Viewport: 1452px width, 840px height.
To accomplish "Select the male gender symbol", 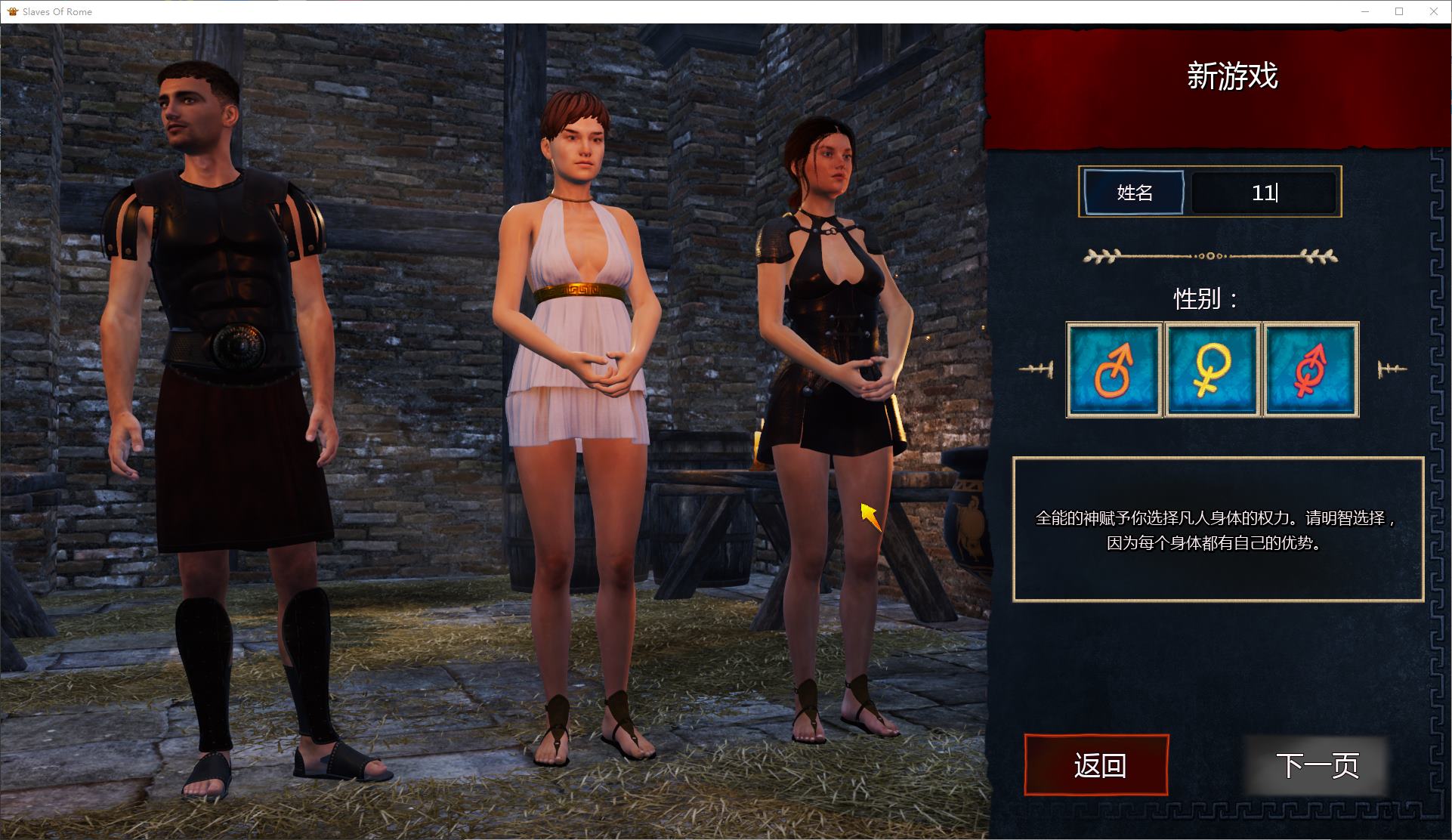I will coord(1114,369).
